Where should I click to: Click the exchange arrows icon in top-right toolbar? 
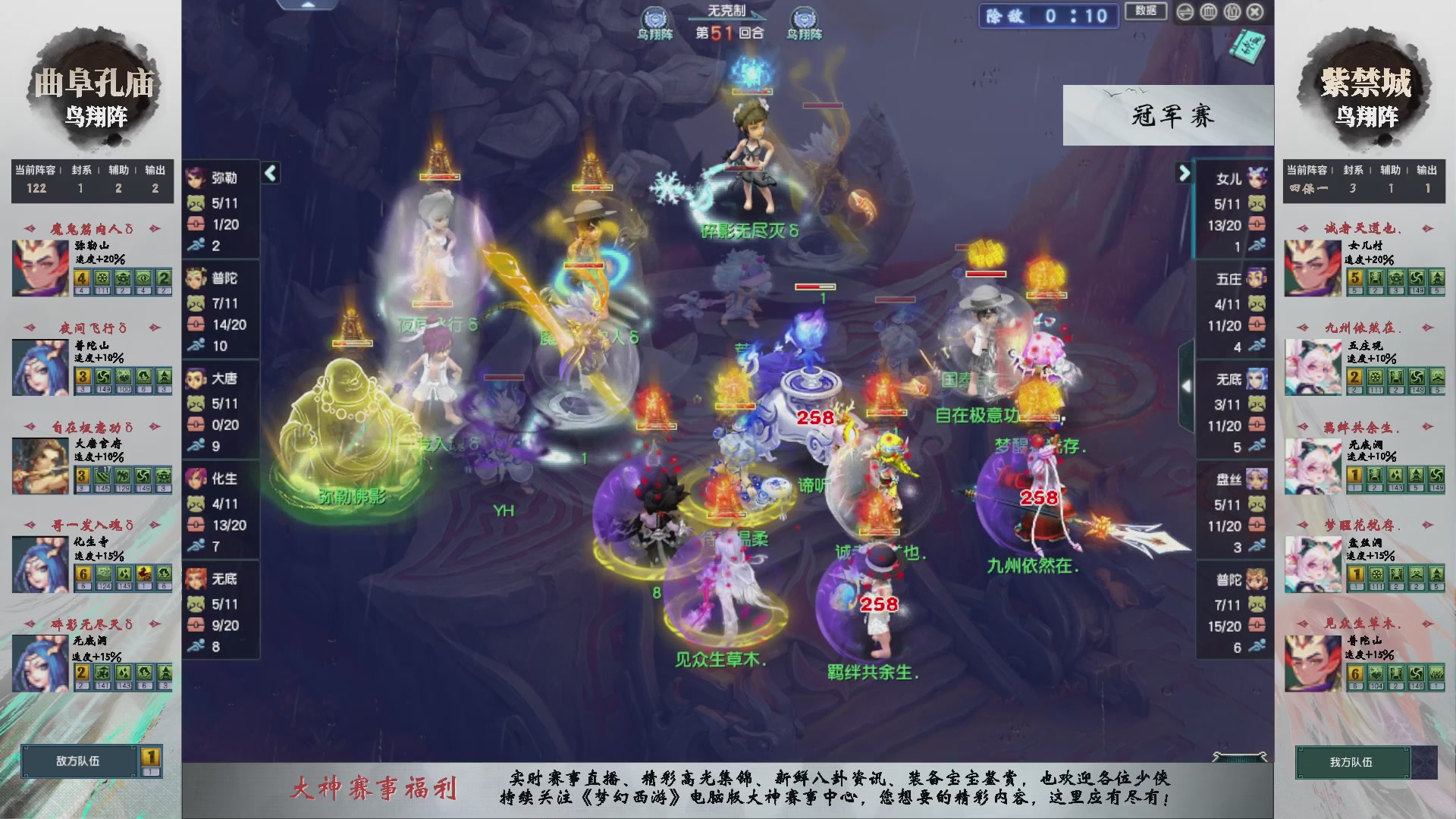click(x=1185, y=12)
